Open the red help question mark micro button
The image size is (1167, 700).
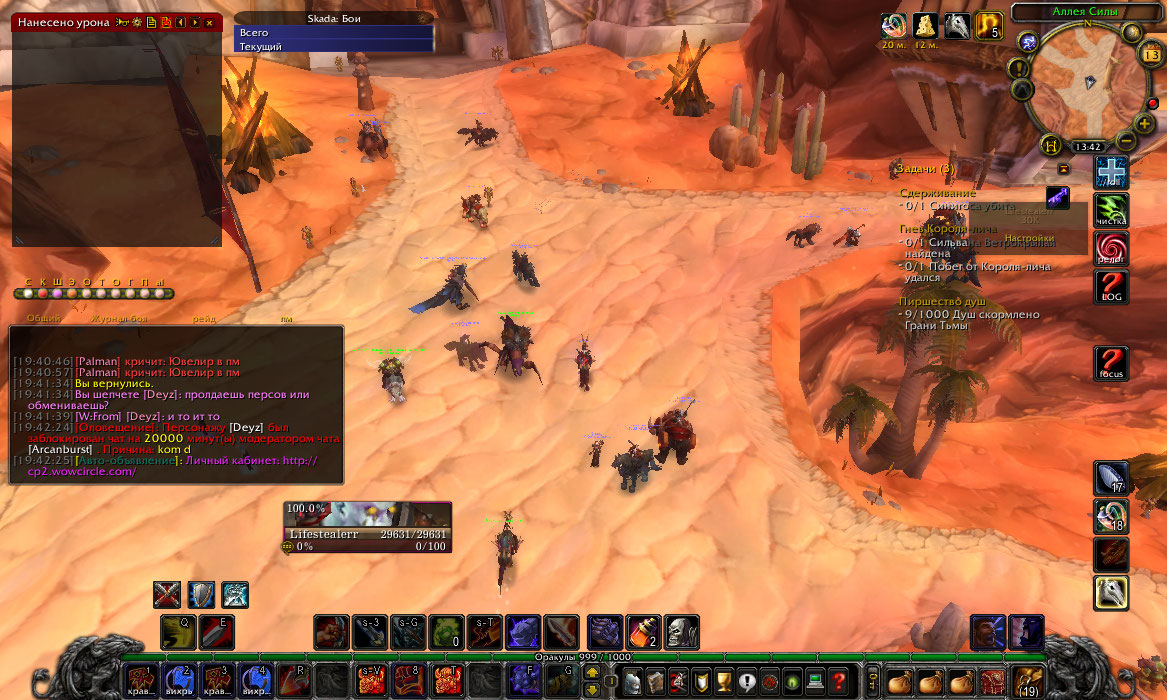click(x=839, y=681)
